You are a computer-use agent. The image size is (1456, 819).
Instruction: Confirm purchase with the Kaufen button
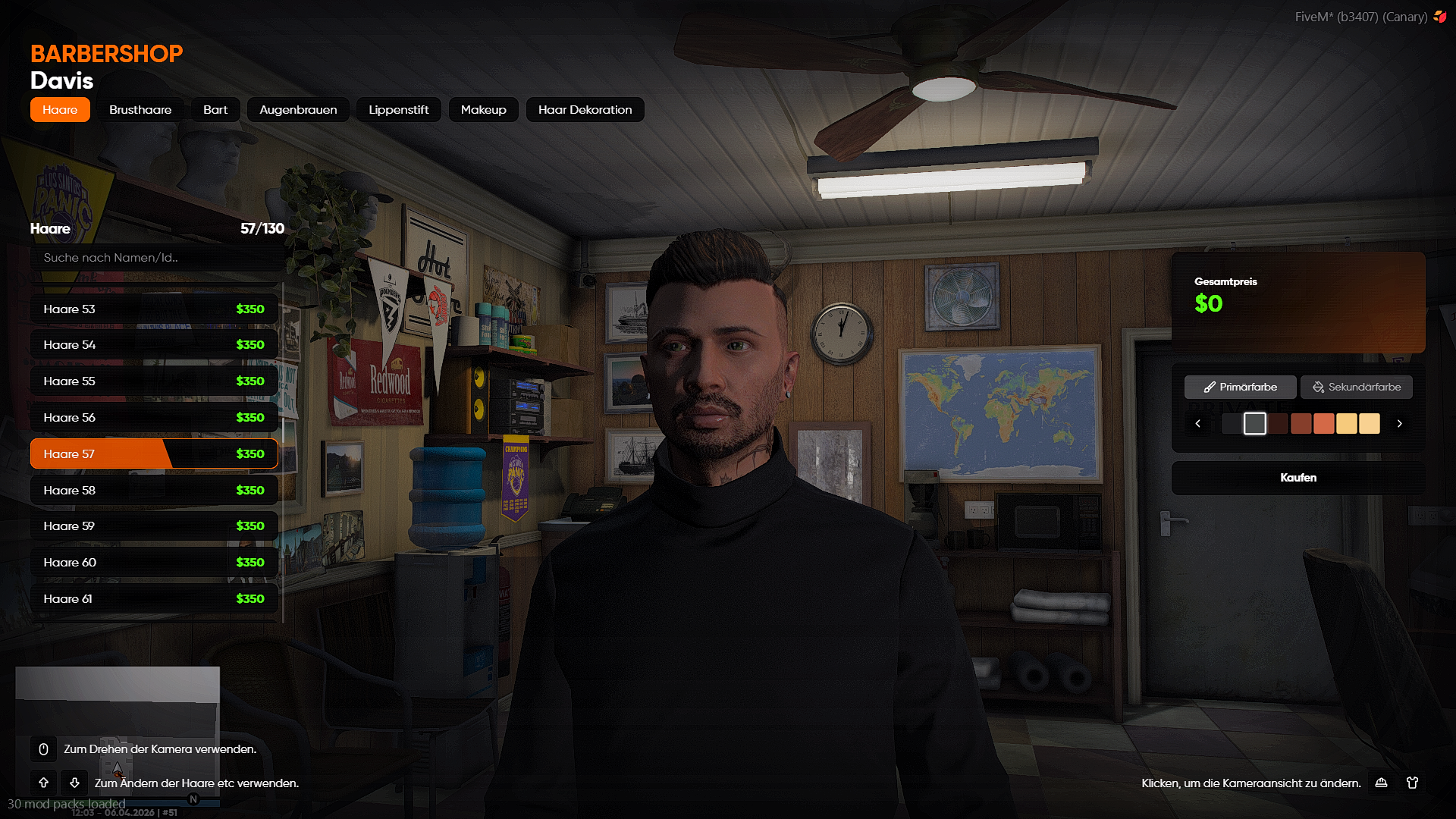coord(1298,478)
